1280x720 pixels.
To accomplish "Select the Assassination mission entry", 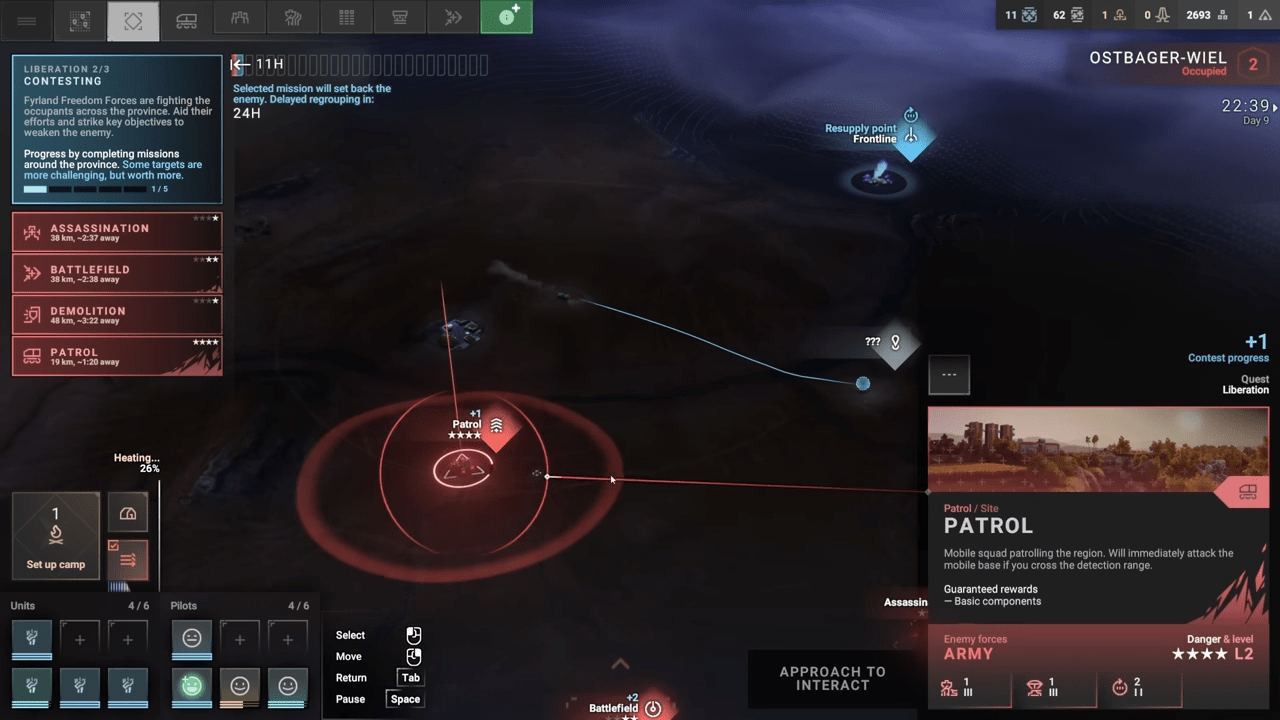I will point(117,232).
